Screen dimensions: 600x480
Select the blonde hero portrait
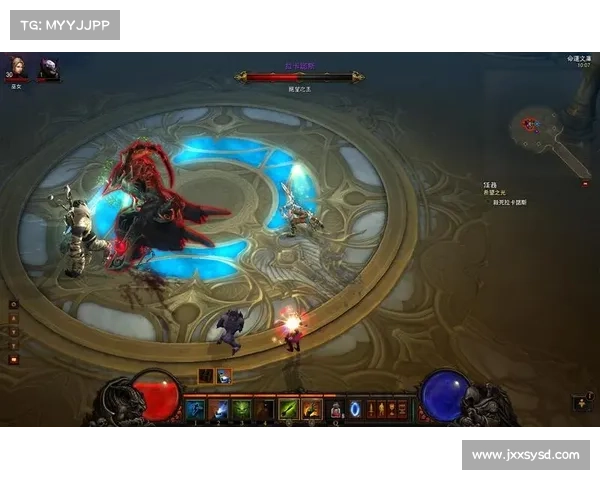click(x=16, y=67)
